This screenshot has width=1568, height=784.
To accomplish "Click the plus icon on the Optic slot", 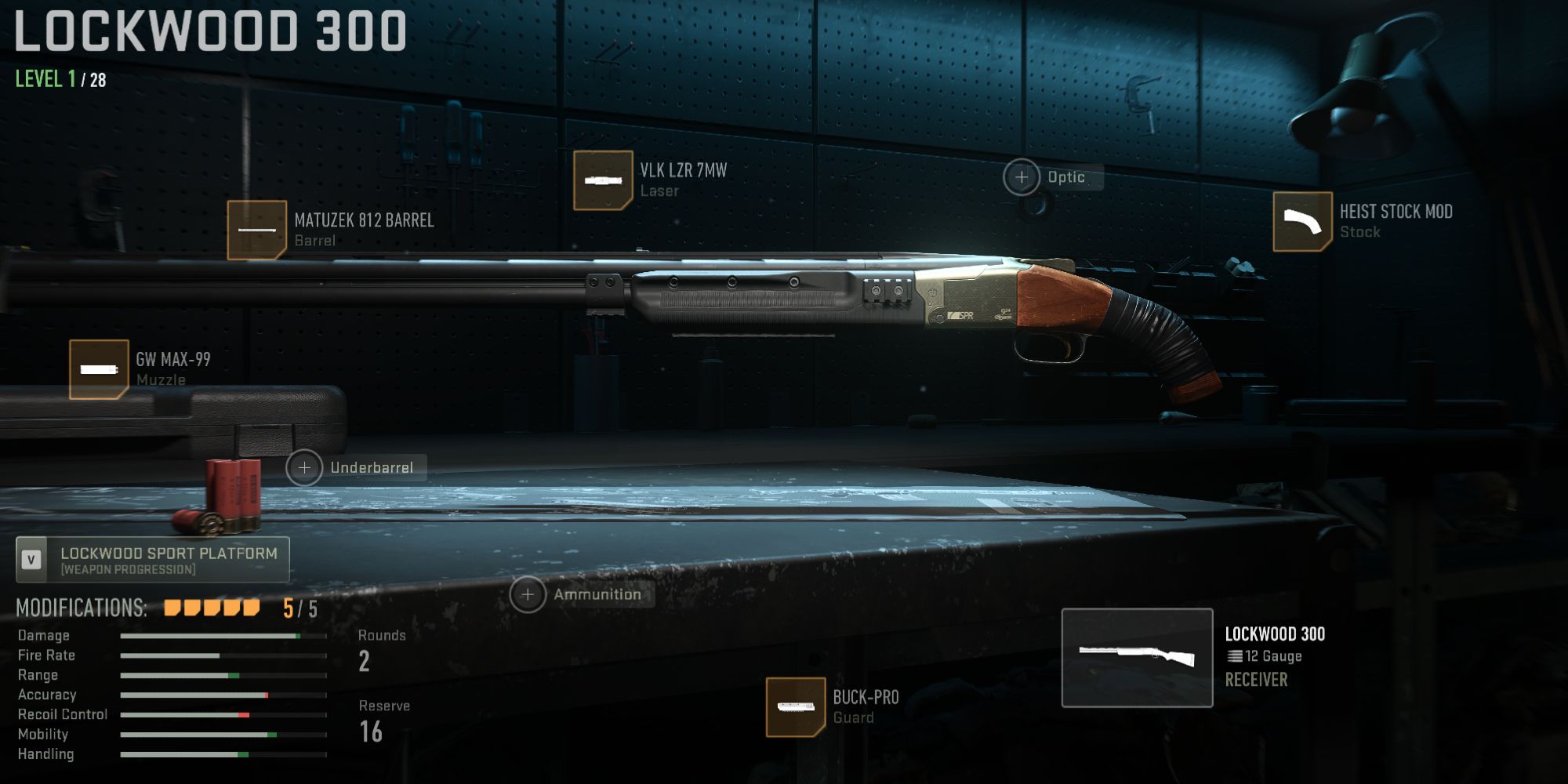I will click(1022, 177).
